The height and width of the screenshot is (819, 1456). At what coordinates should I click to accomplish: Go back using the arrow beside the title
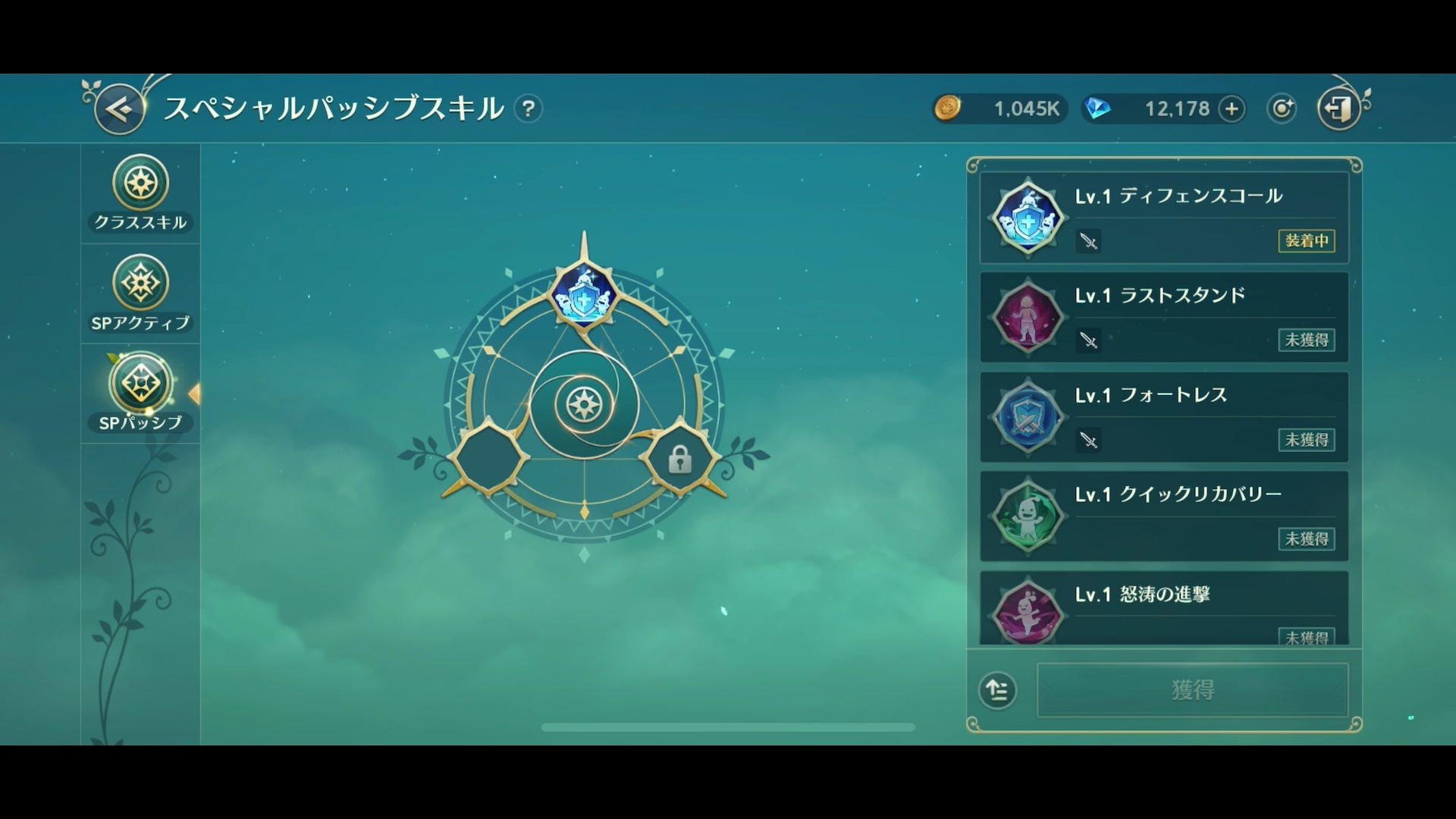(x=118, y=108)
